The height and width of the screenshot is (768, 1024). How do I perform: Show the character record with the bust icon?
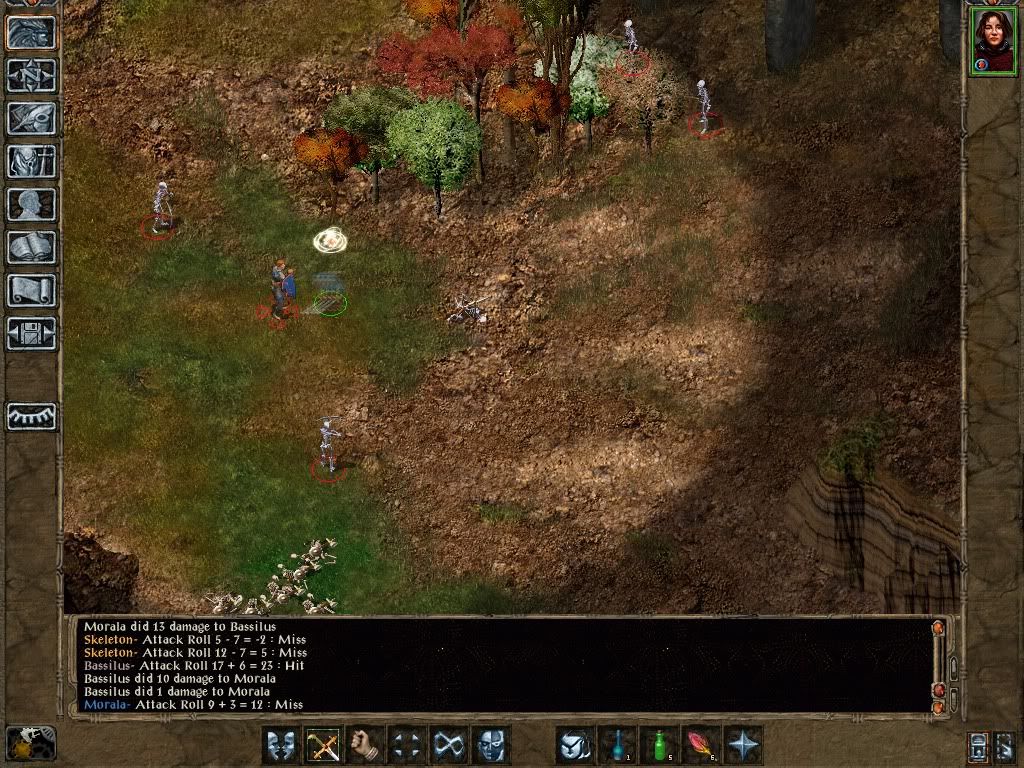pyautogui.click(x=31, y=204)
